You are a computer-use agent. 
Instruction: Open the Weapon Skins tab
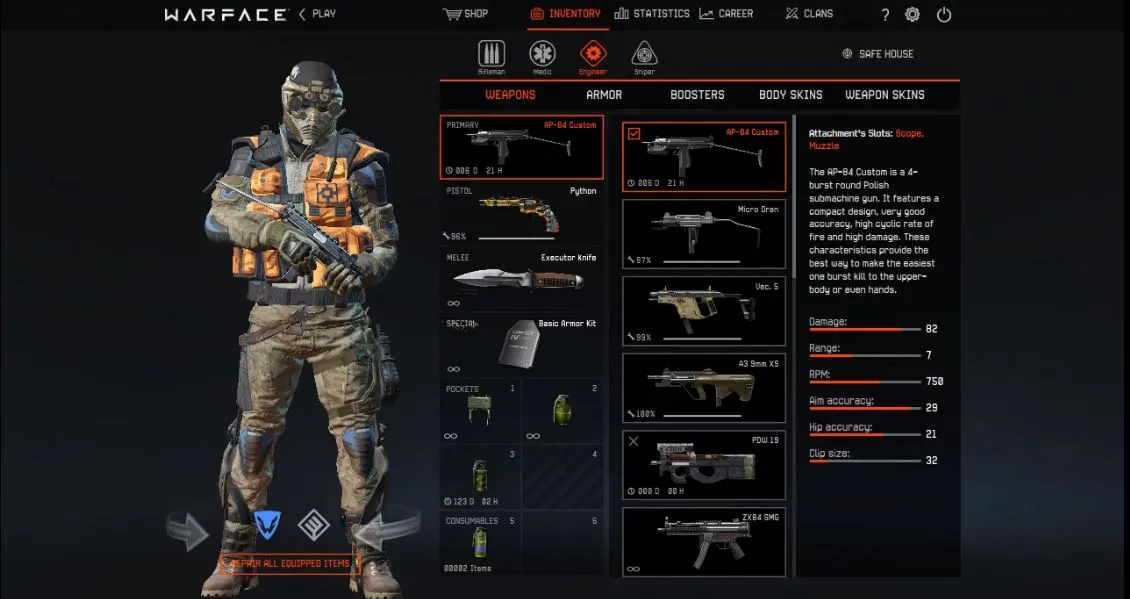pos(885,95)
